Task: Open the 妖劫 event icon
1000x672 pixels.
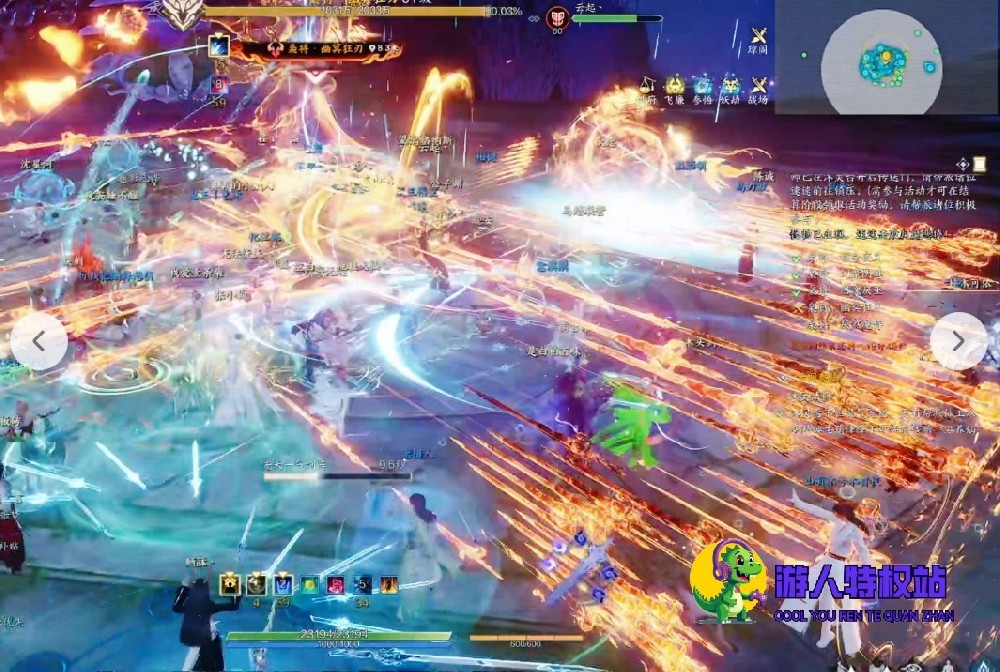Action: 731,87
